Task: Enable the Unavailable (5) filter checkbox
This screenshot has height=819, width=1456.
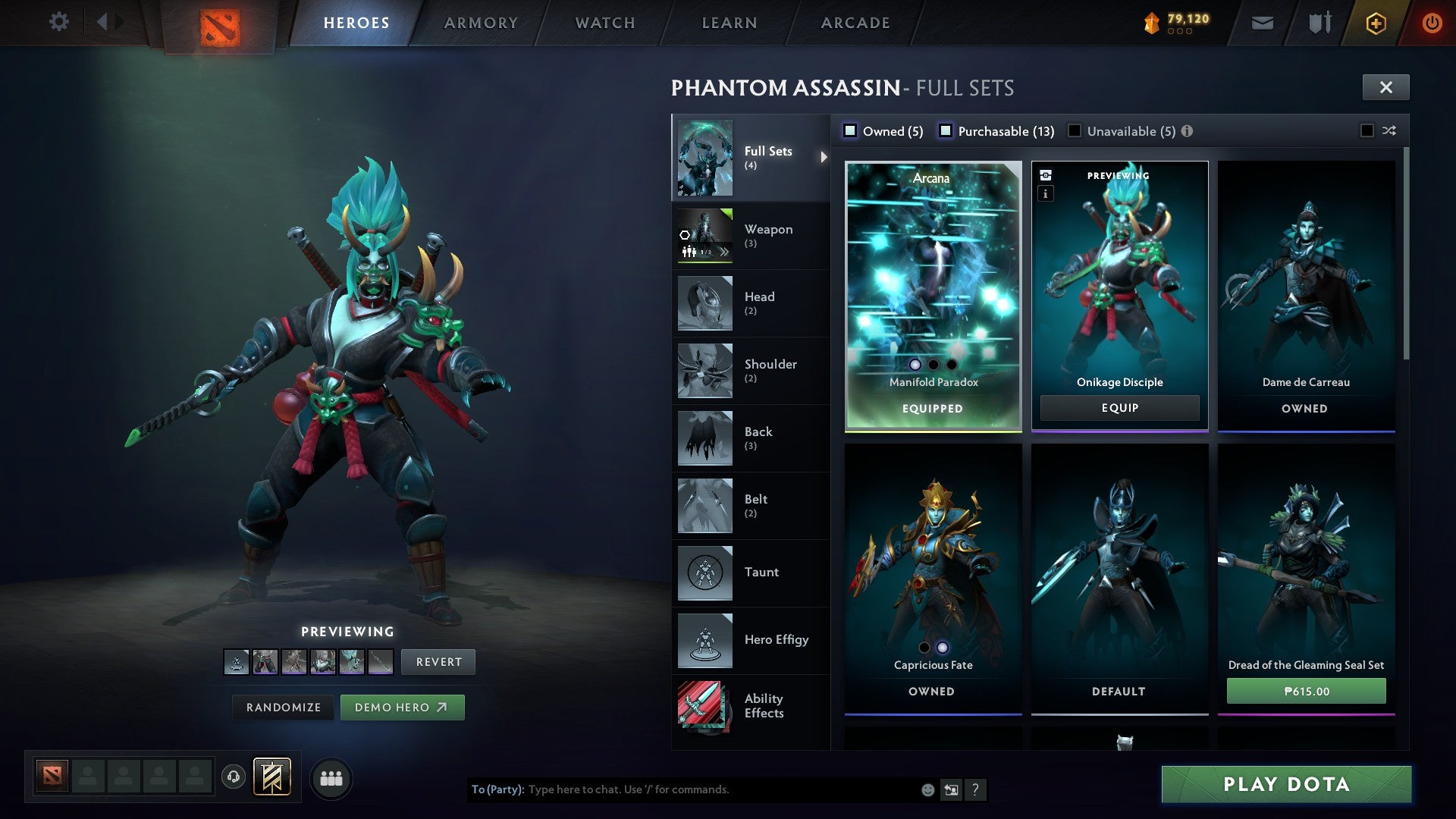Action: 1074,130
